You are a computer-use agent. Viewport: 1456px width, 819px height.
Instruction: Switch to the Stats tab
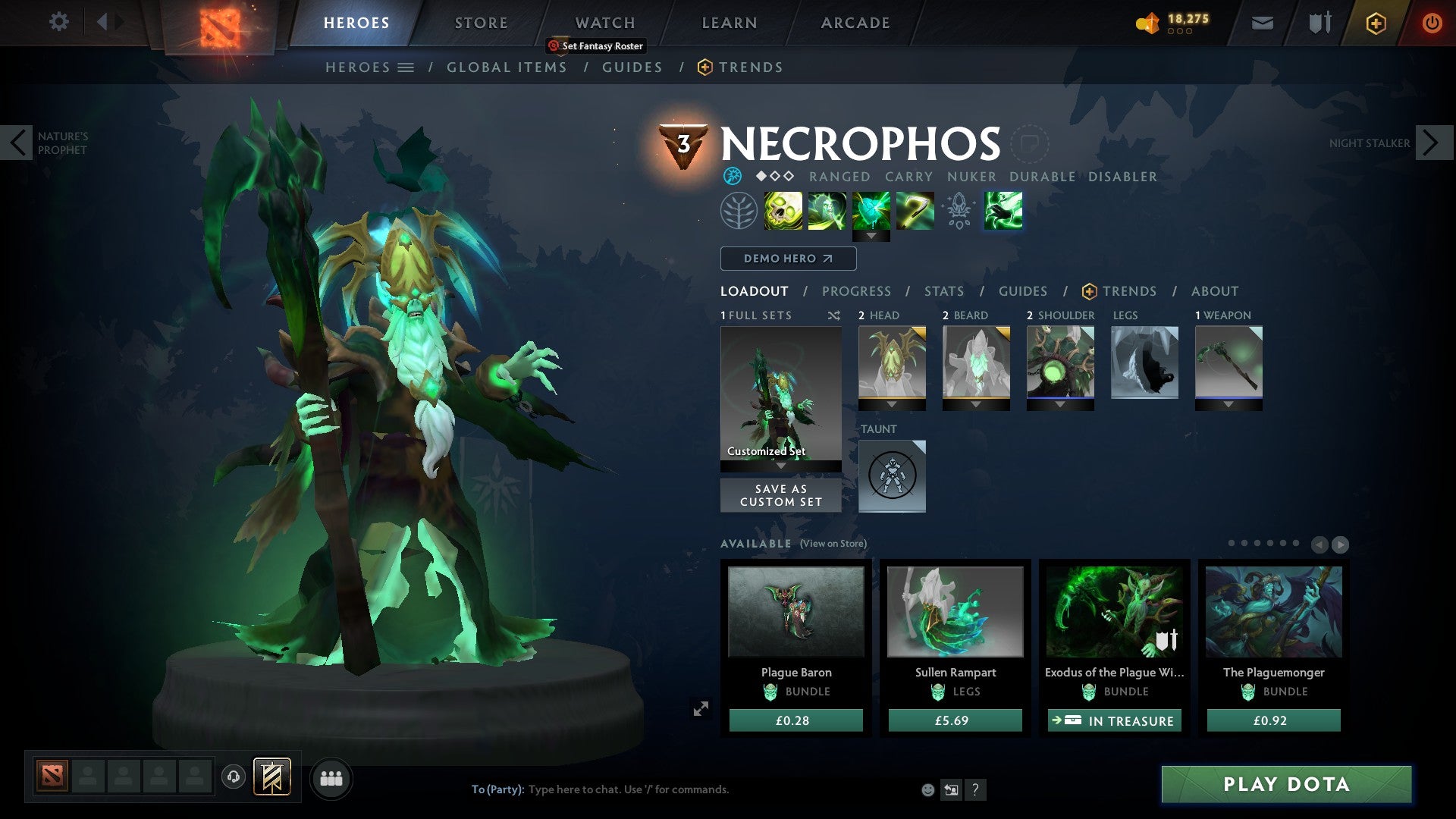click(x=943, y=290)
